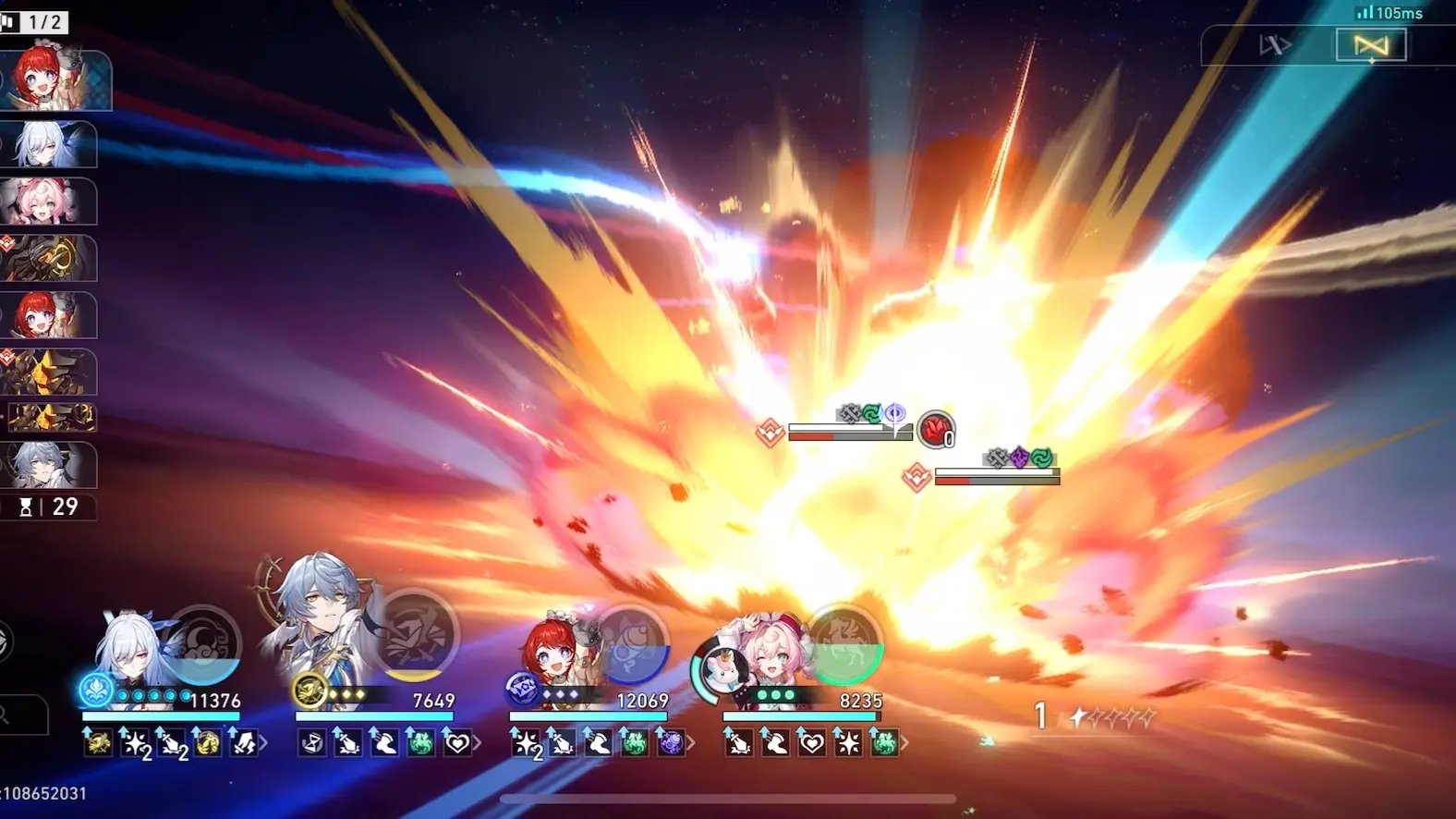
Task: Expand the 7649 HP character's buff list arrow
Action: pos(478,742)
